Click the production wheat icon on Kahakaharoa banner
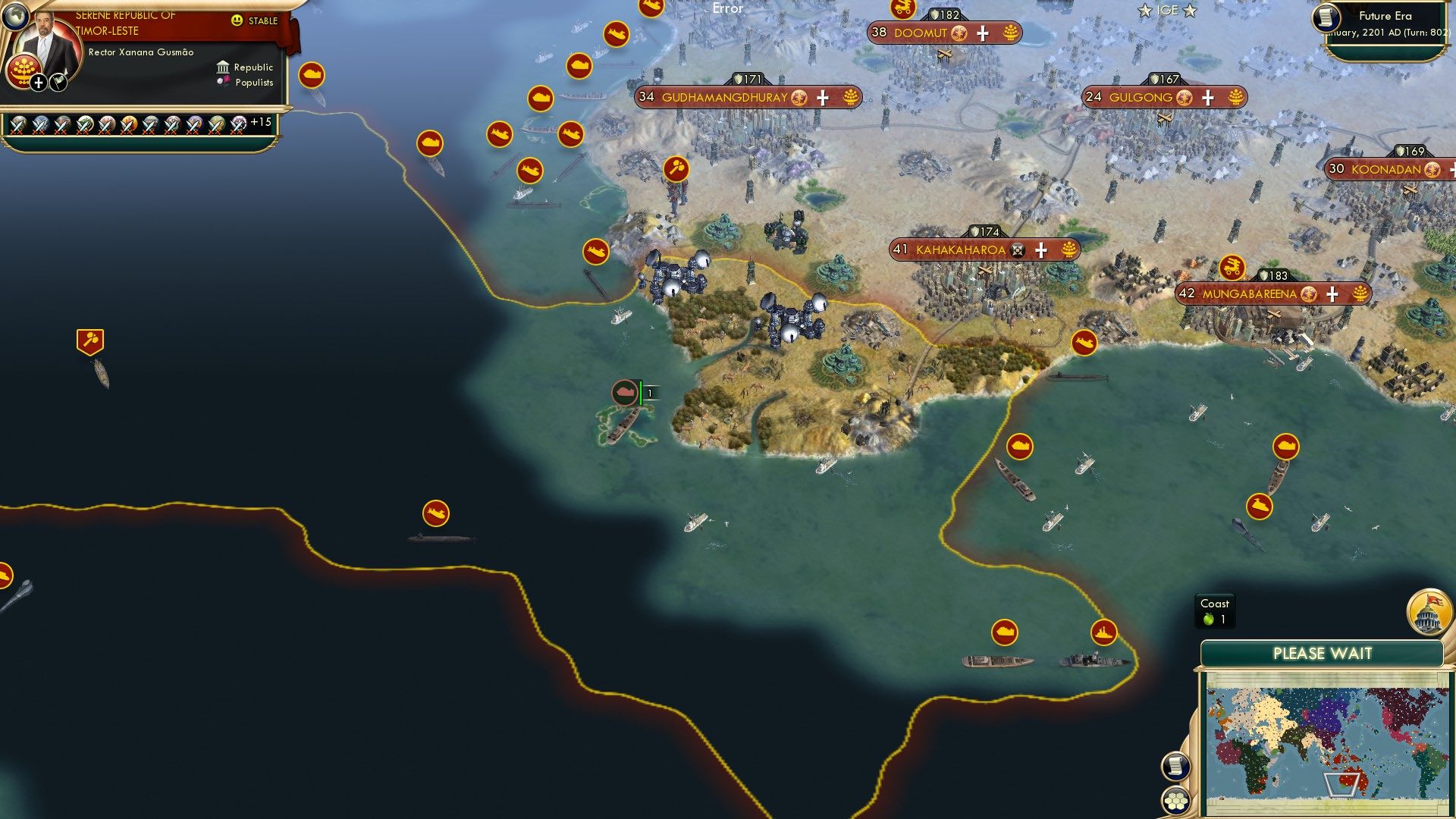This screenshot has height=819, width=1456. 1068,248
